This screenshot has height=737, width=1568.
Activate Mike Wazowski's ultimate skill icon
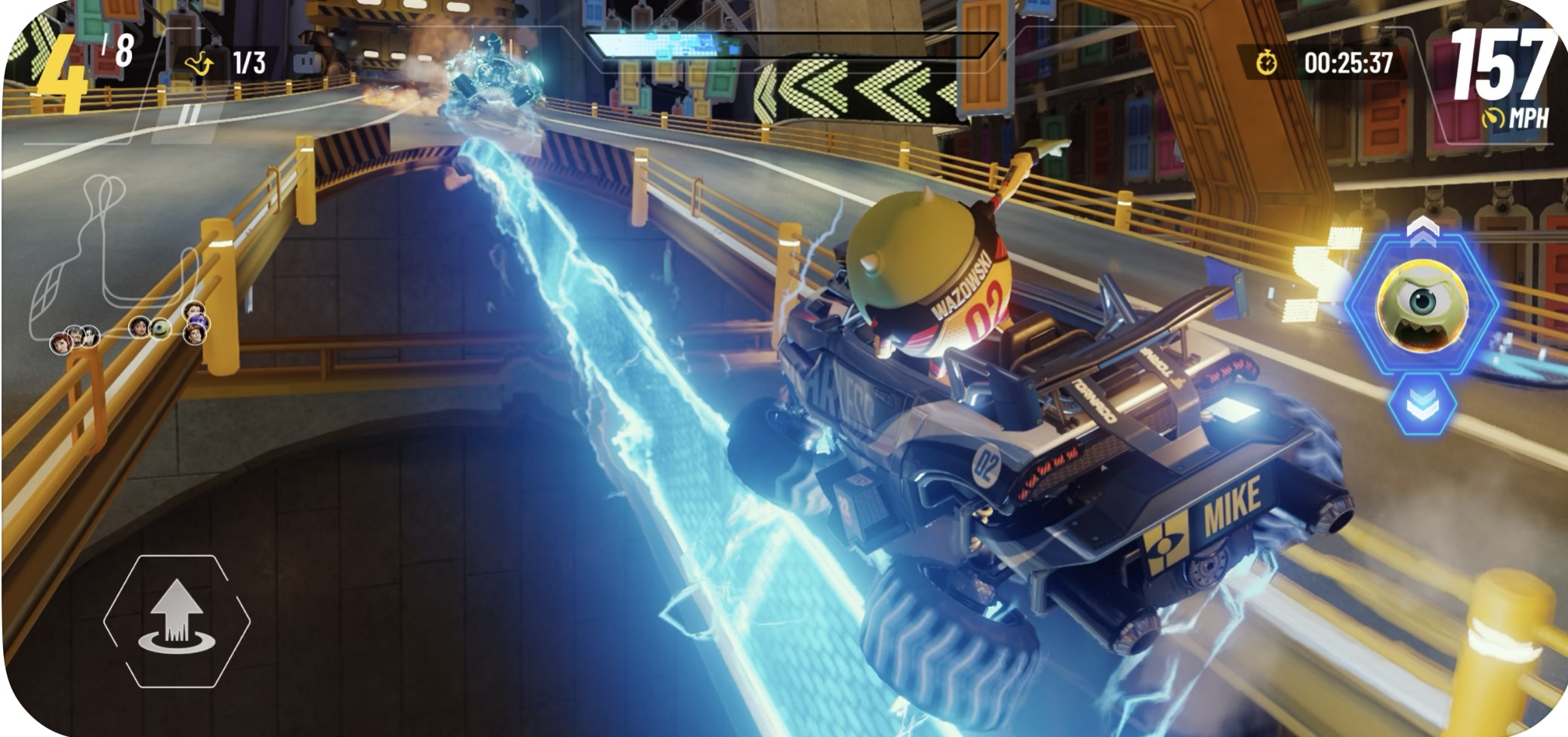pyautogui.click(x=1422, y=304)
